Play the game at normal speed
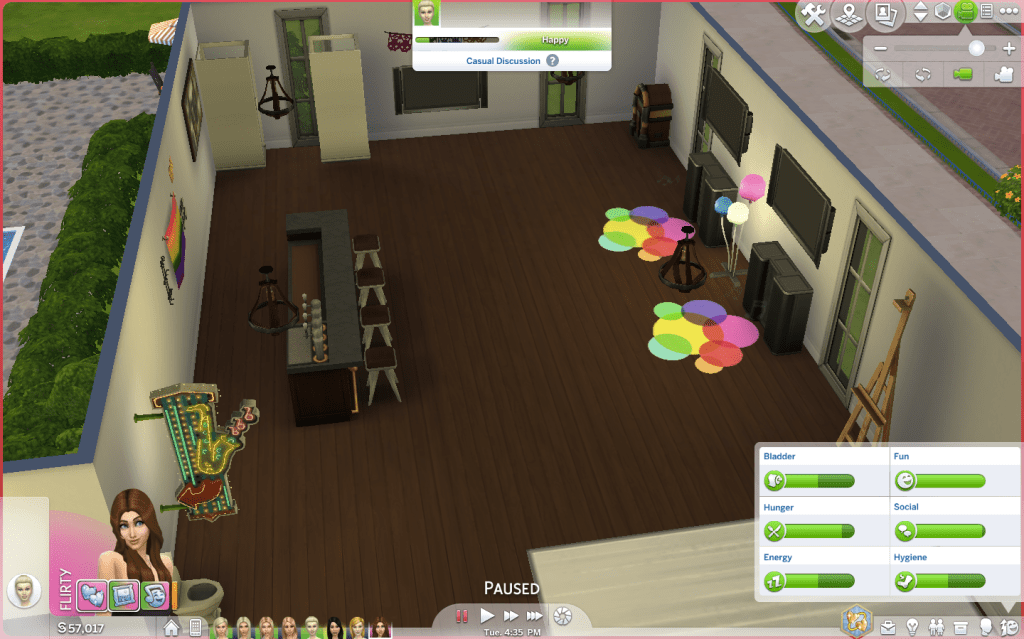This screenshot has width=1024, height=639. (488, 616)
